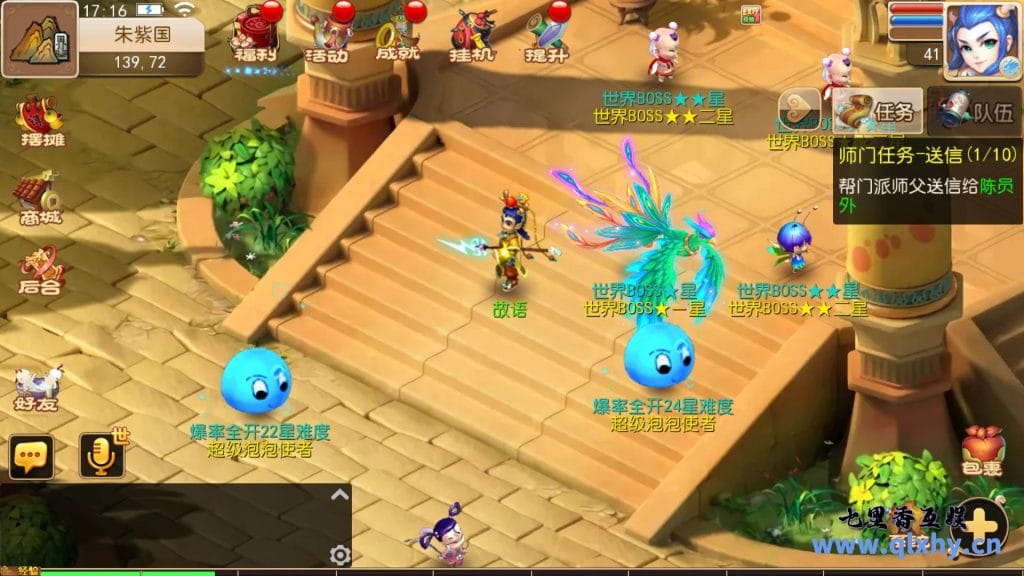
Task: Tap the world voice microphone button
Action: pyautogui.click(x=101, y=456)
